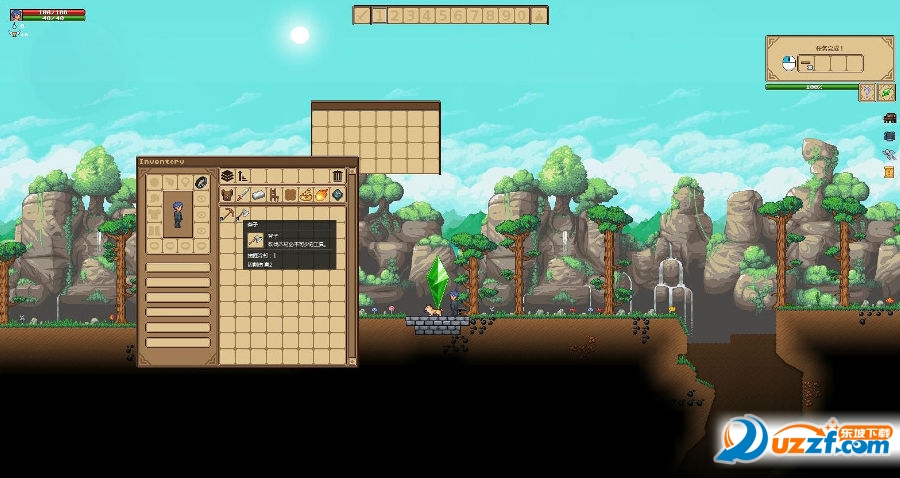Switch to the sword weapons tab

click(244, 195)
